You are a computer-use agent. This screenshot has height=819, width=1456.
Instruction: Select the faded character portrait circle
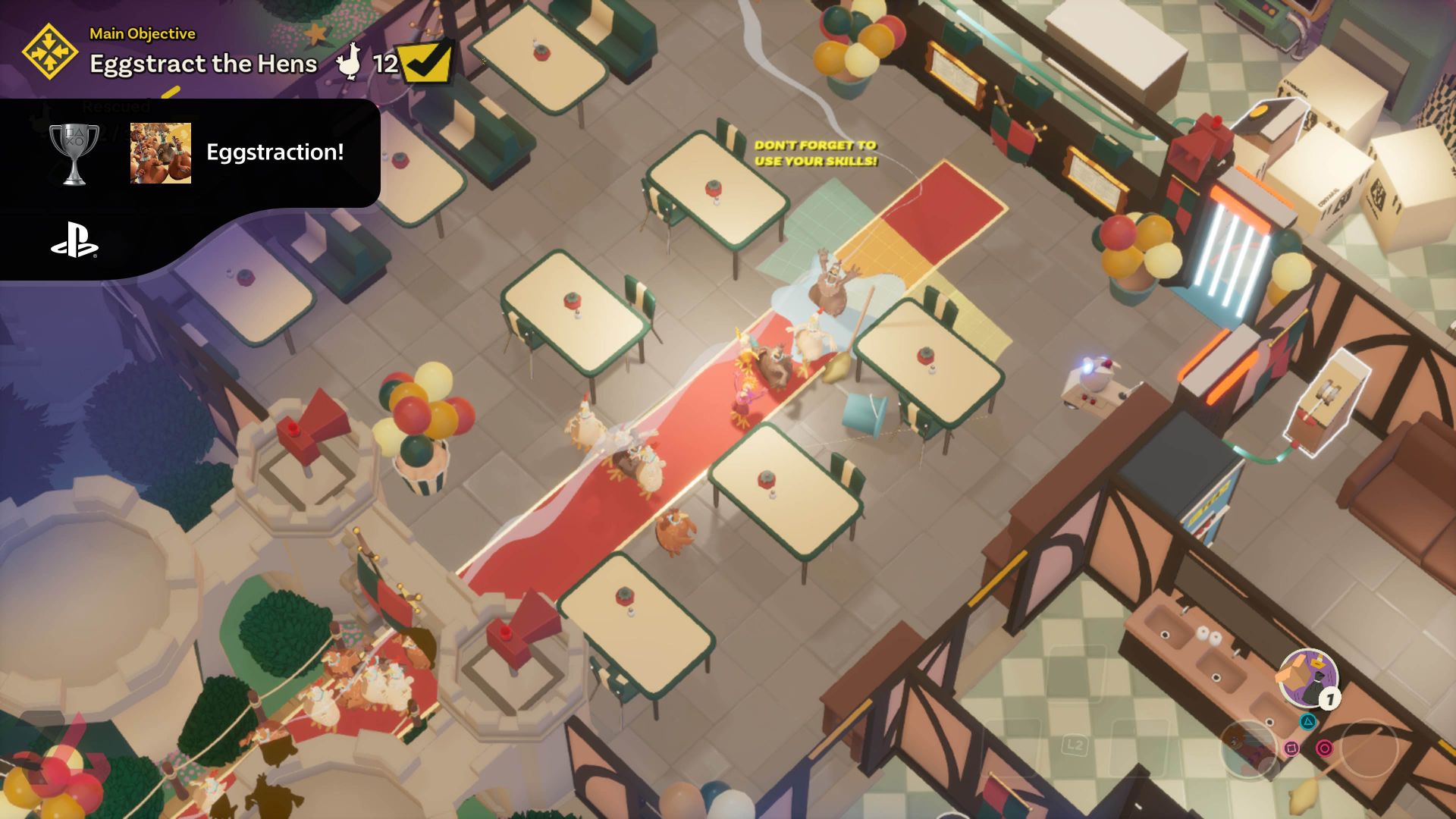pyautogui.click(x=1249, y=748)
